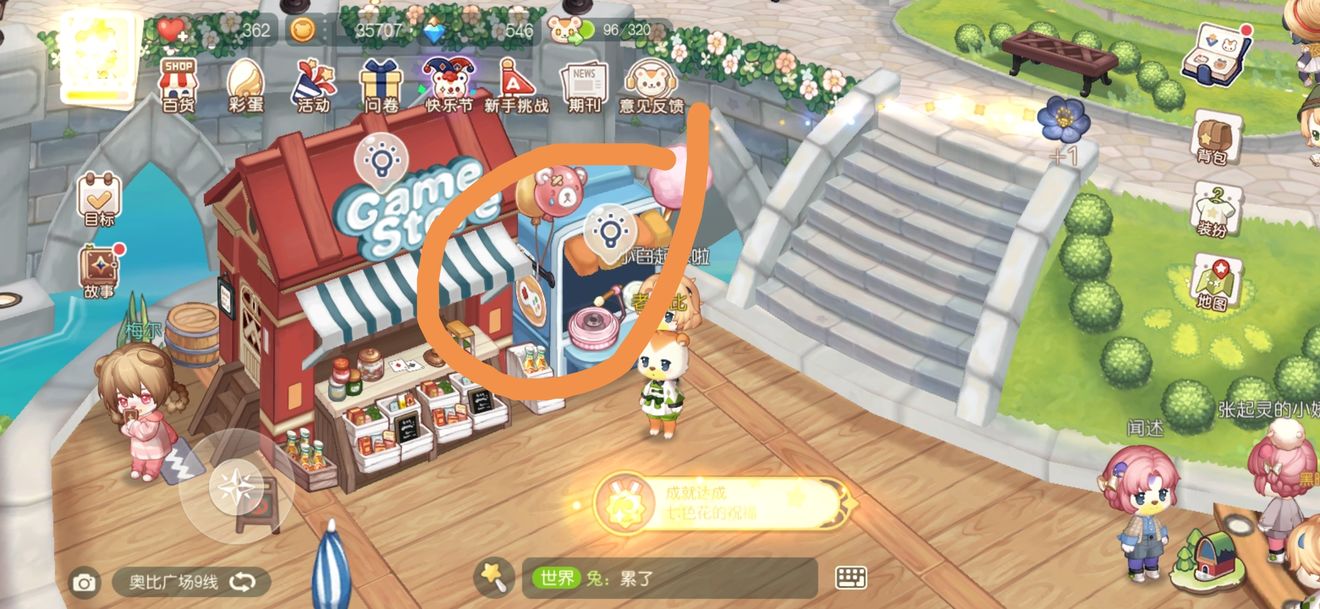
Task: Open the world chat message bar
Action: [670, 578]
